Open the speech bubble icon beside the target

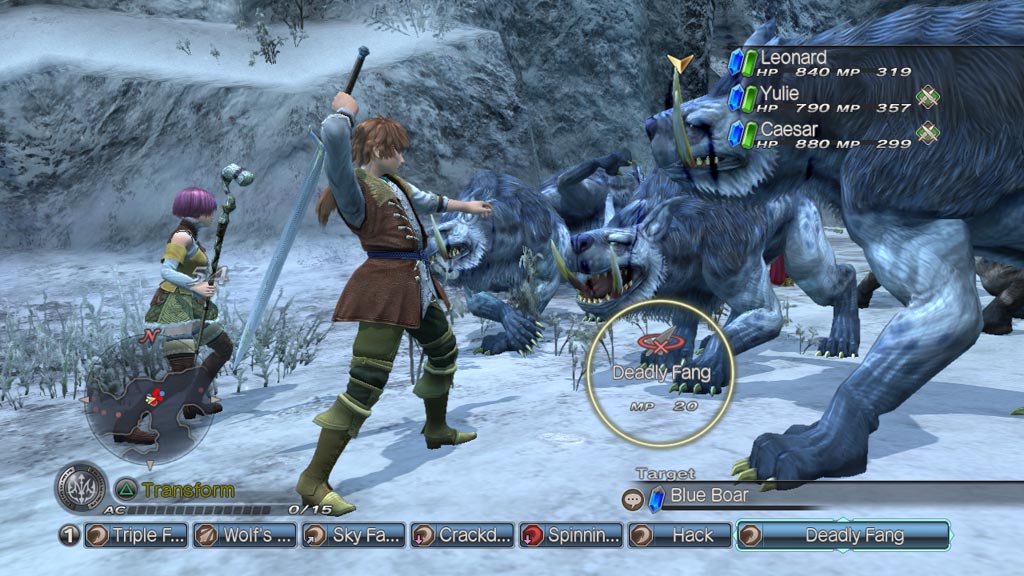[x=632, y=497]
